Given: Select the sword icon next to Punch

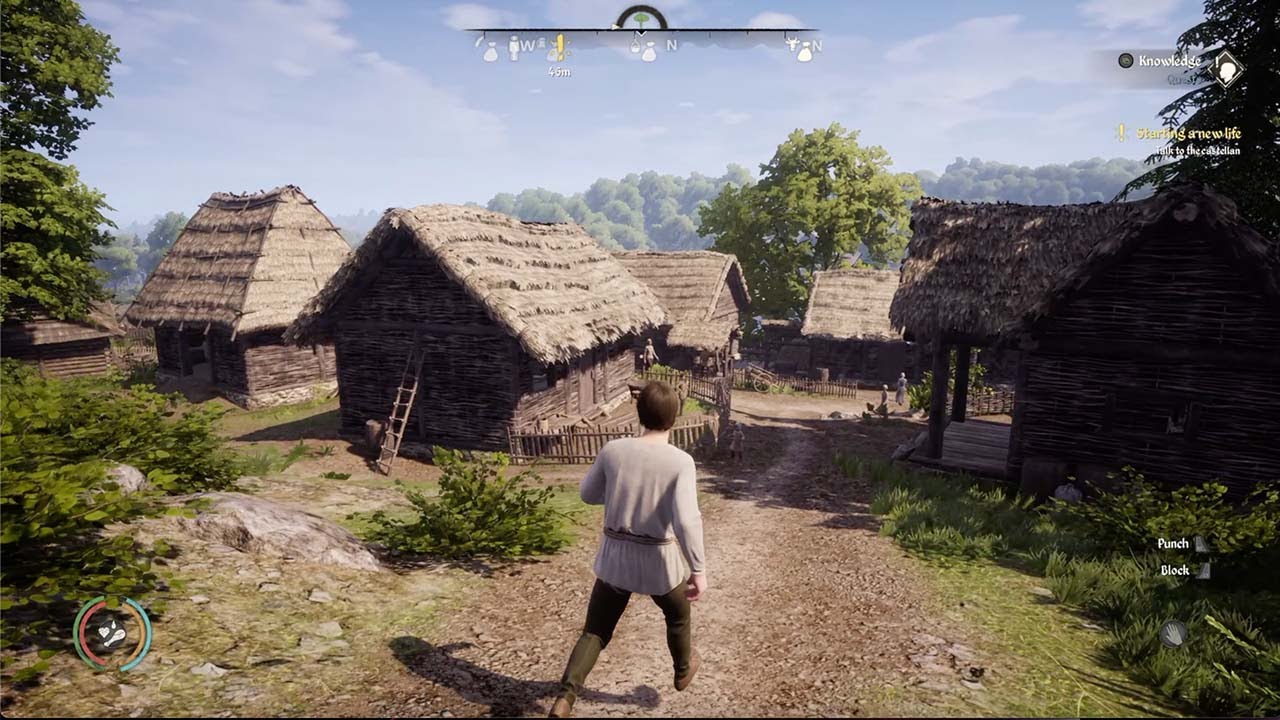Looking at the screenshot, I should pos(1200,544).
